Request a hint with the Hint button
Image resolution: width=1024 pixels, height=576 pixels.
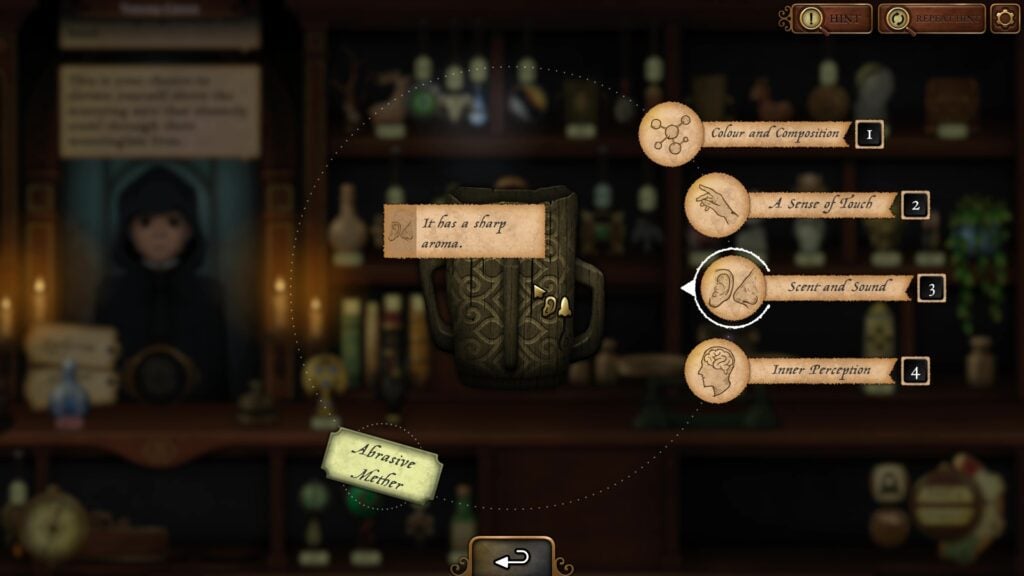[x=833, y=19]
